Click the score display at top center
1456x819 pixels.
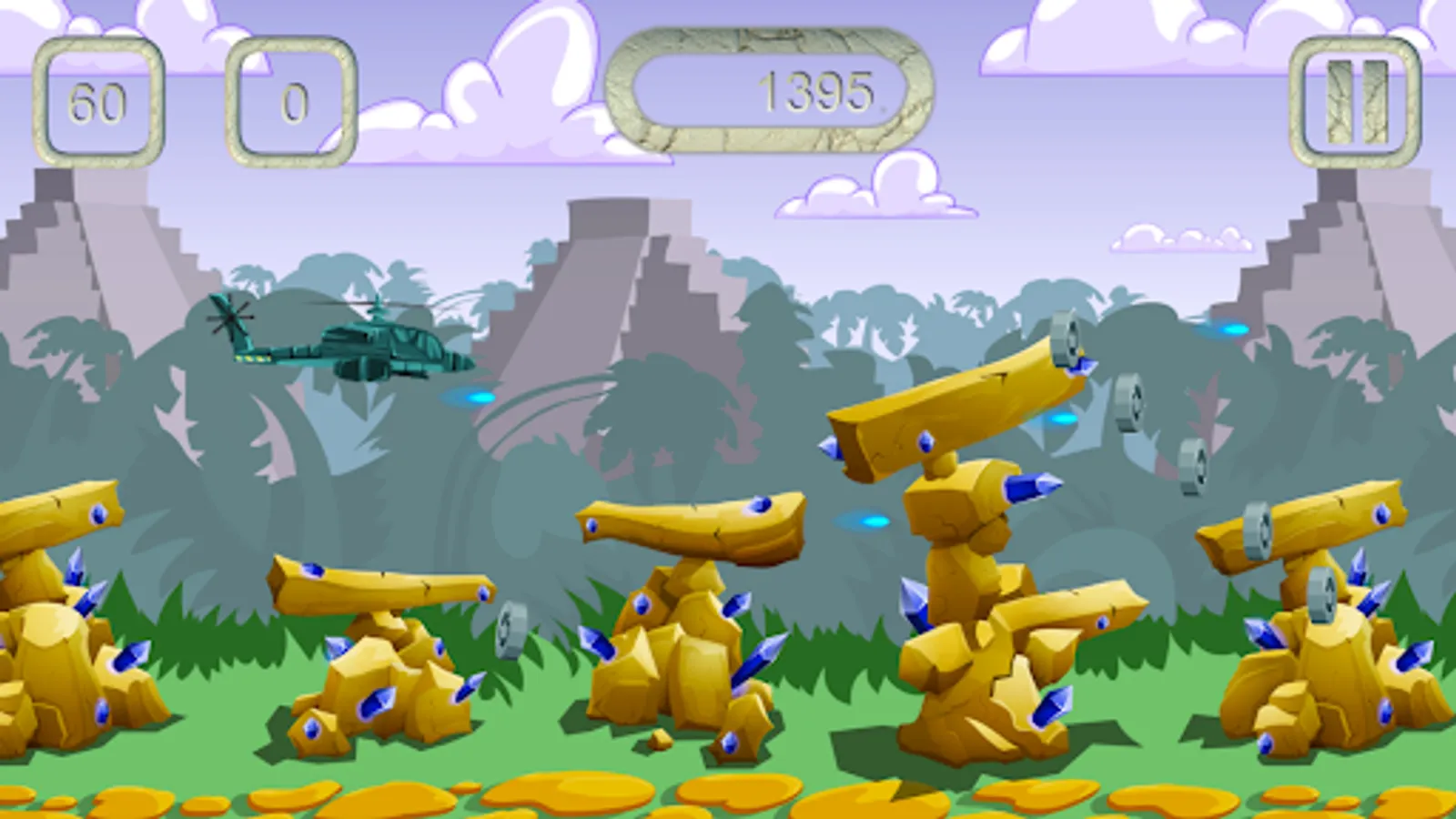pyautogui.click(x=816, y=88)
